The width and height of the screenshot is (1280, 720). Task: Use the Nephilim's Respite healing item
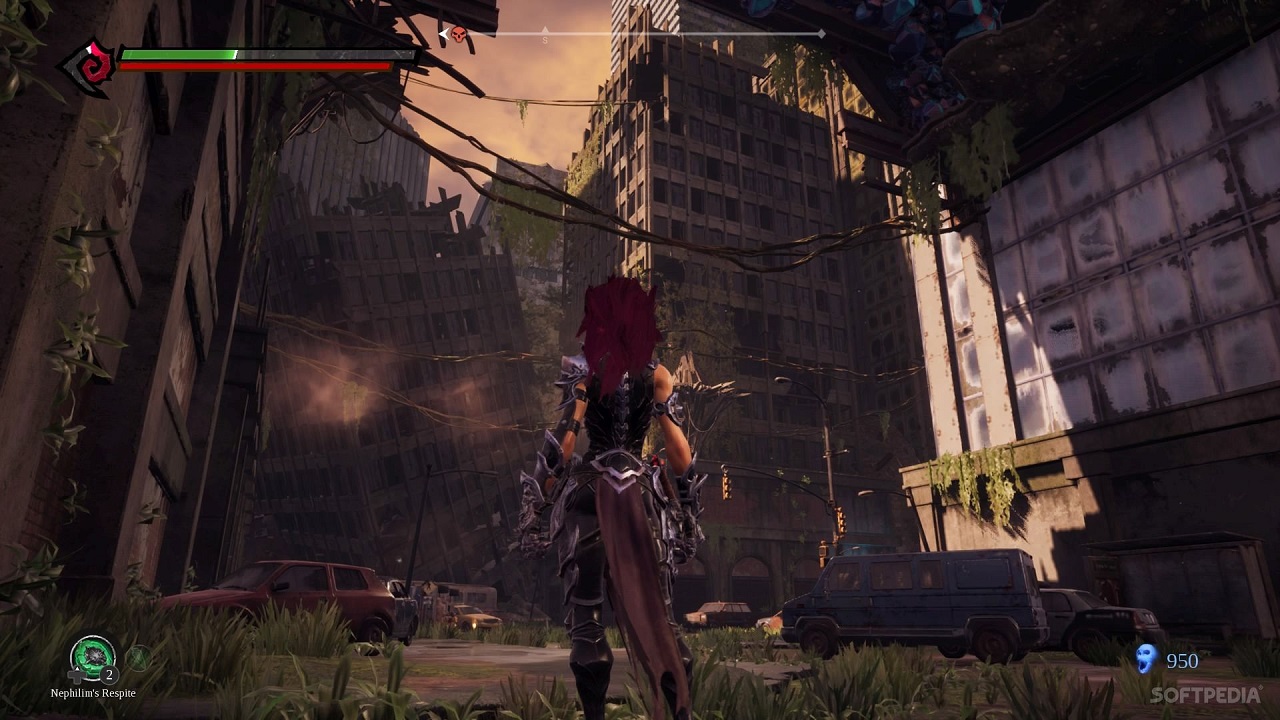tap(92, 657)
